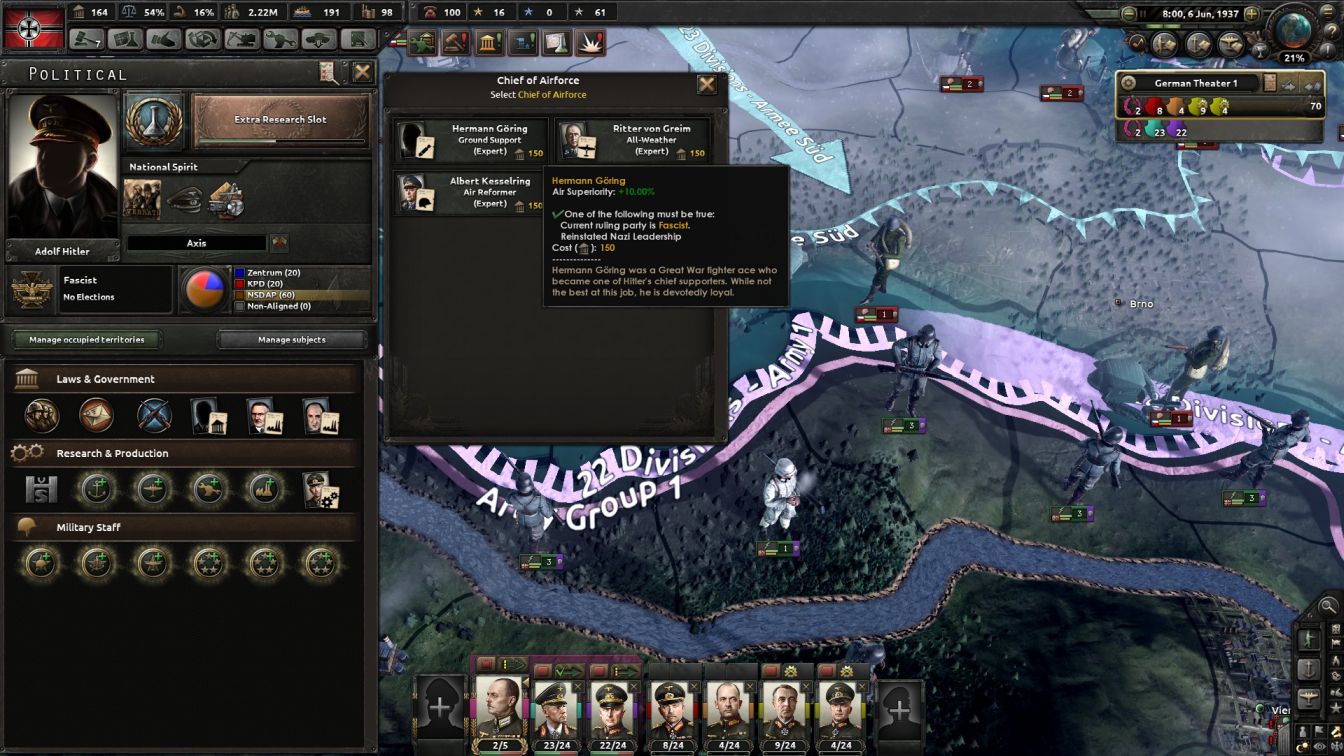Select the air force view plane icon

[1309, 698]
